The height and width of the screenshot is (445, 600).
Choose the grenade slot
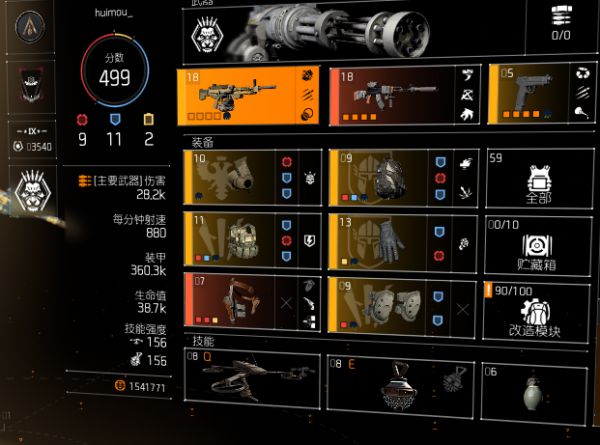[x=537, y=387]
